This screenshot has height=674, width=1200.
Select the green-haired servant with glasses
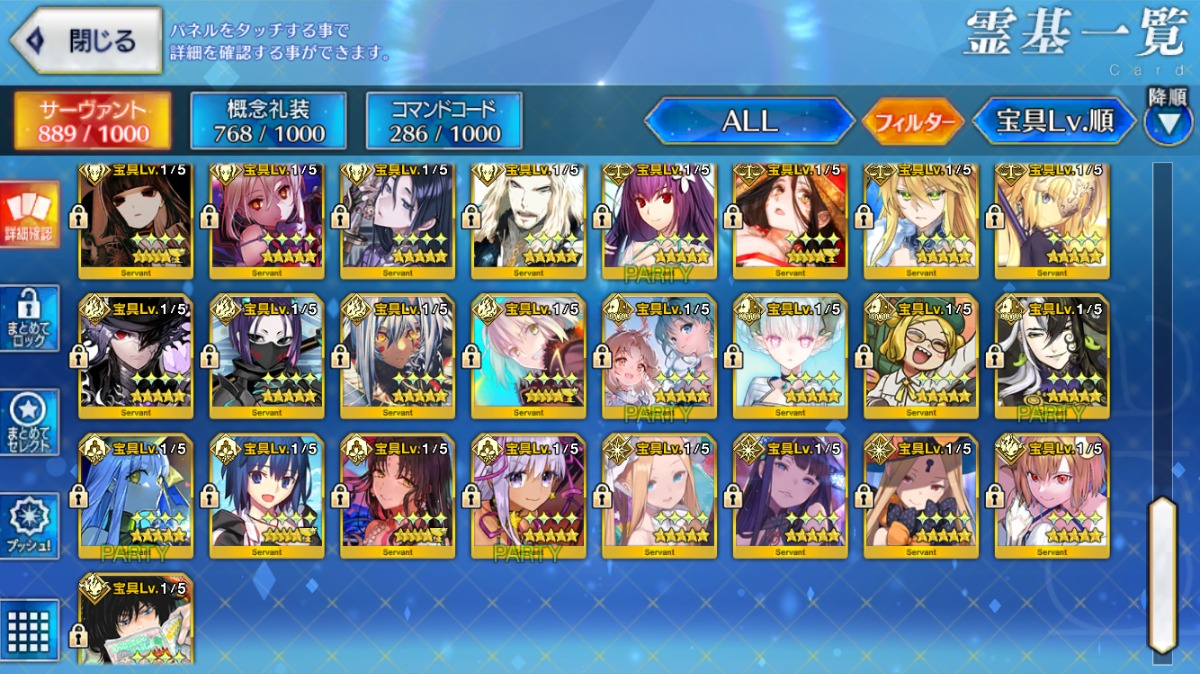(921, 356)
